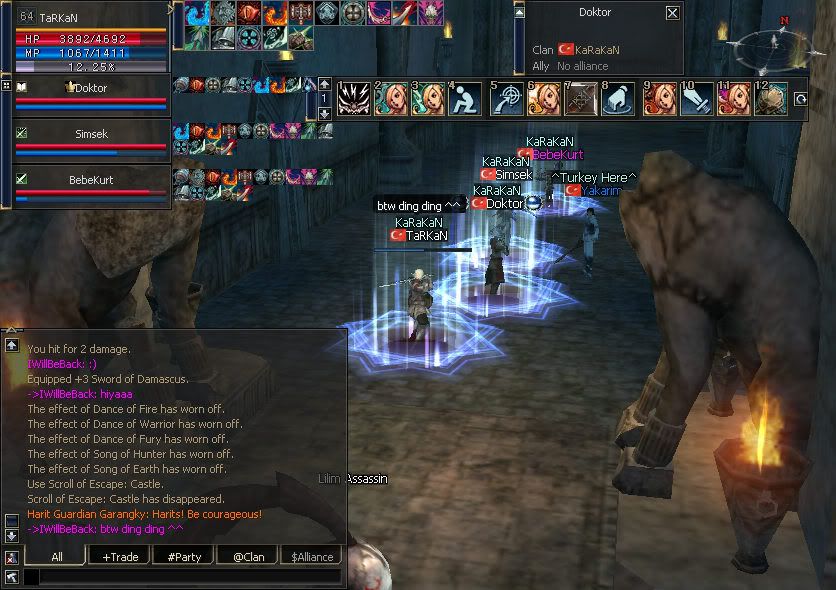Use the pick up hand icon in slot 8
836x590 pixels.
[x=617, y=99]
